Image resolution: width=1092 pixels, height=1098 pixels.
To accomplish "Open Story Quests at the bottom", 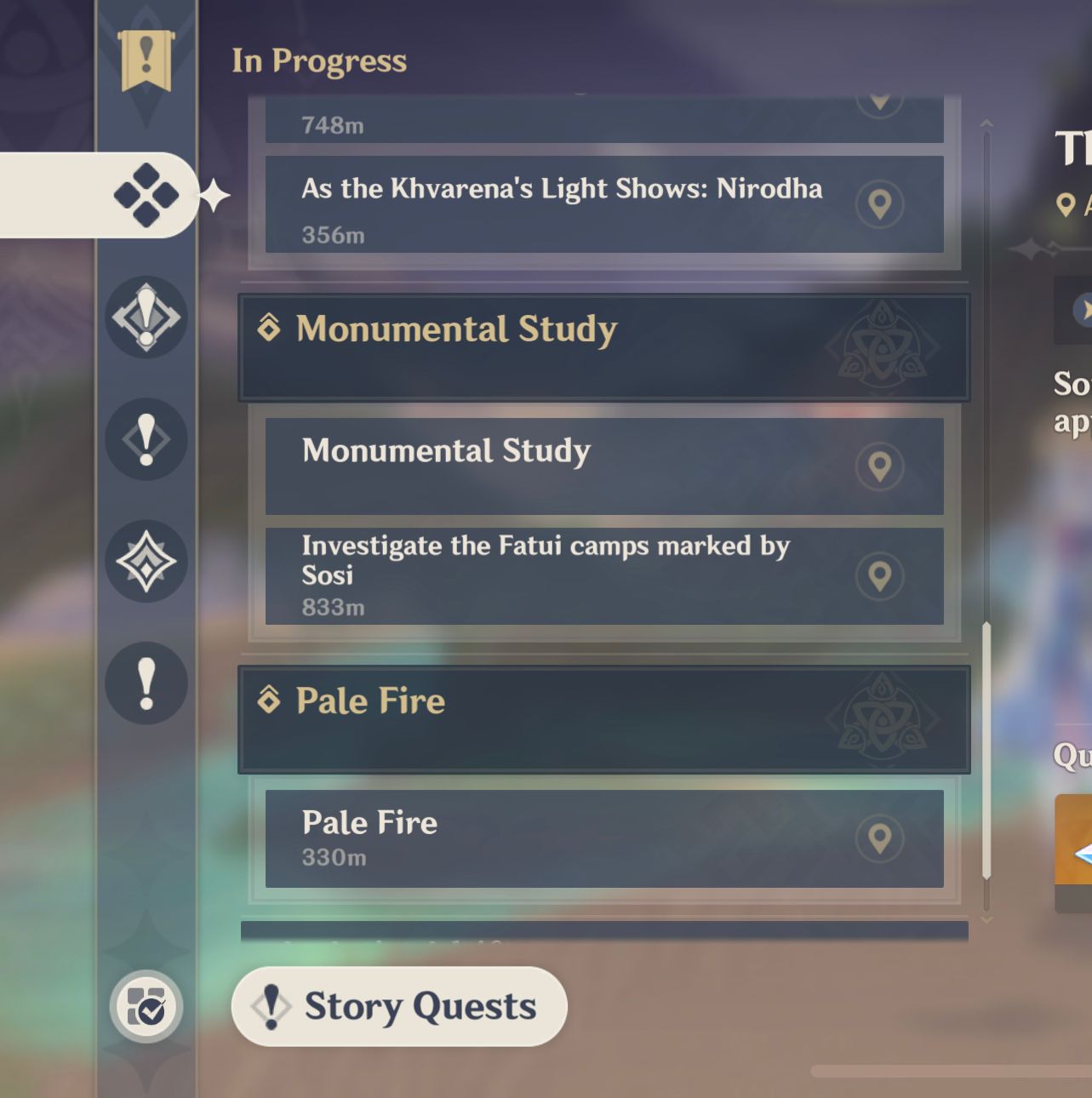I will point(398,1005).
